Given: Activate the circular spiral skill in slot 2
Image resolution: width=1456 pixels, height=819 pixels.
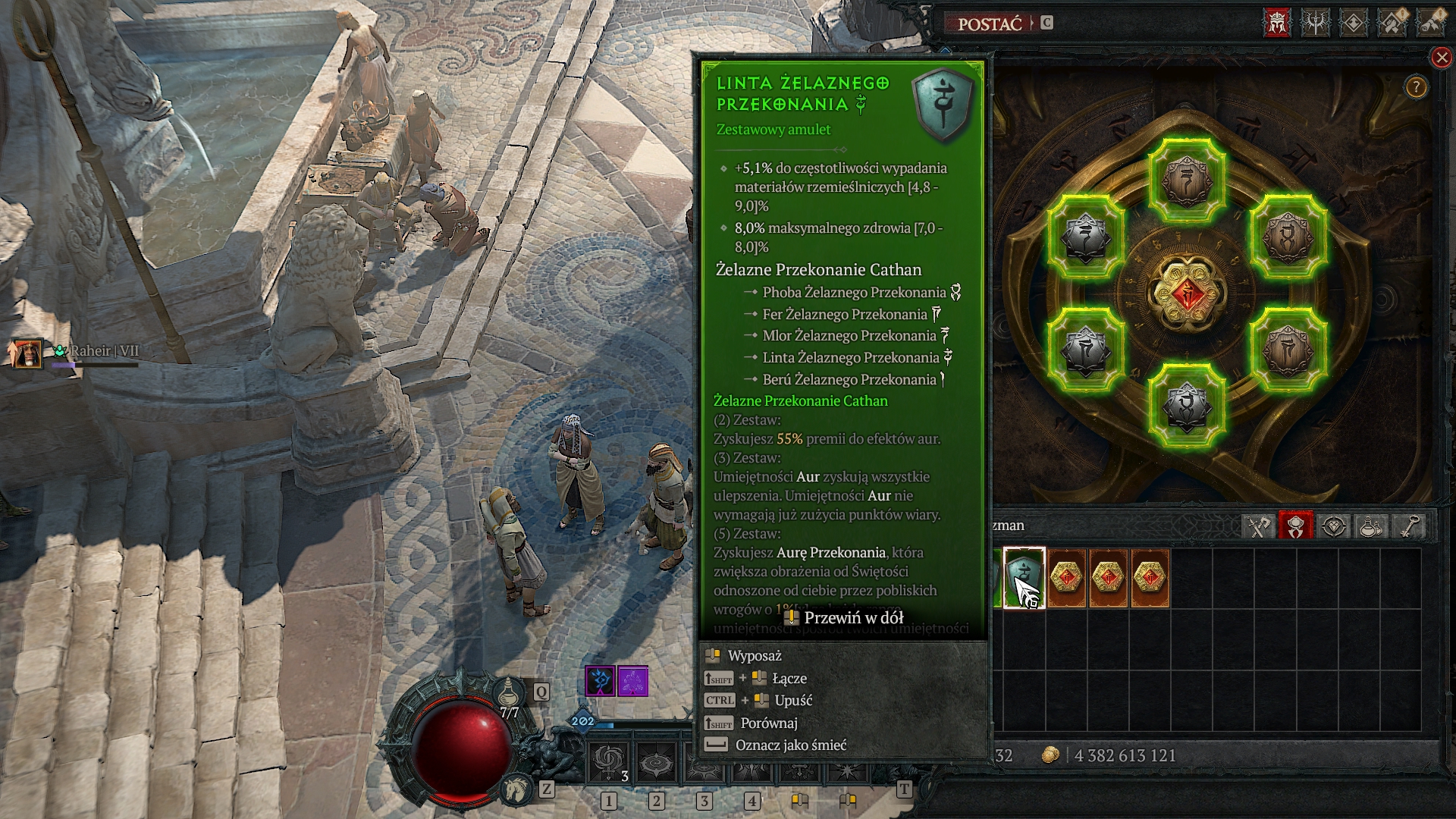Looking at the screenshot, I should pyautogui.click(x=657, y=763).
